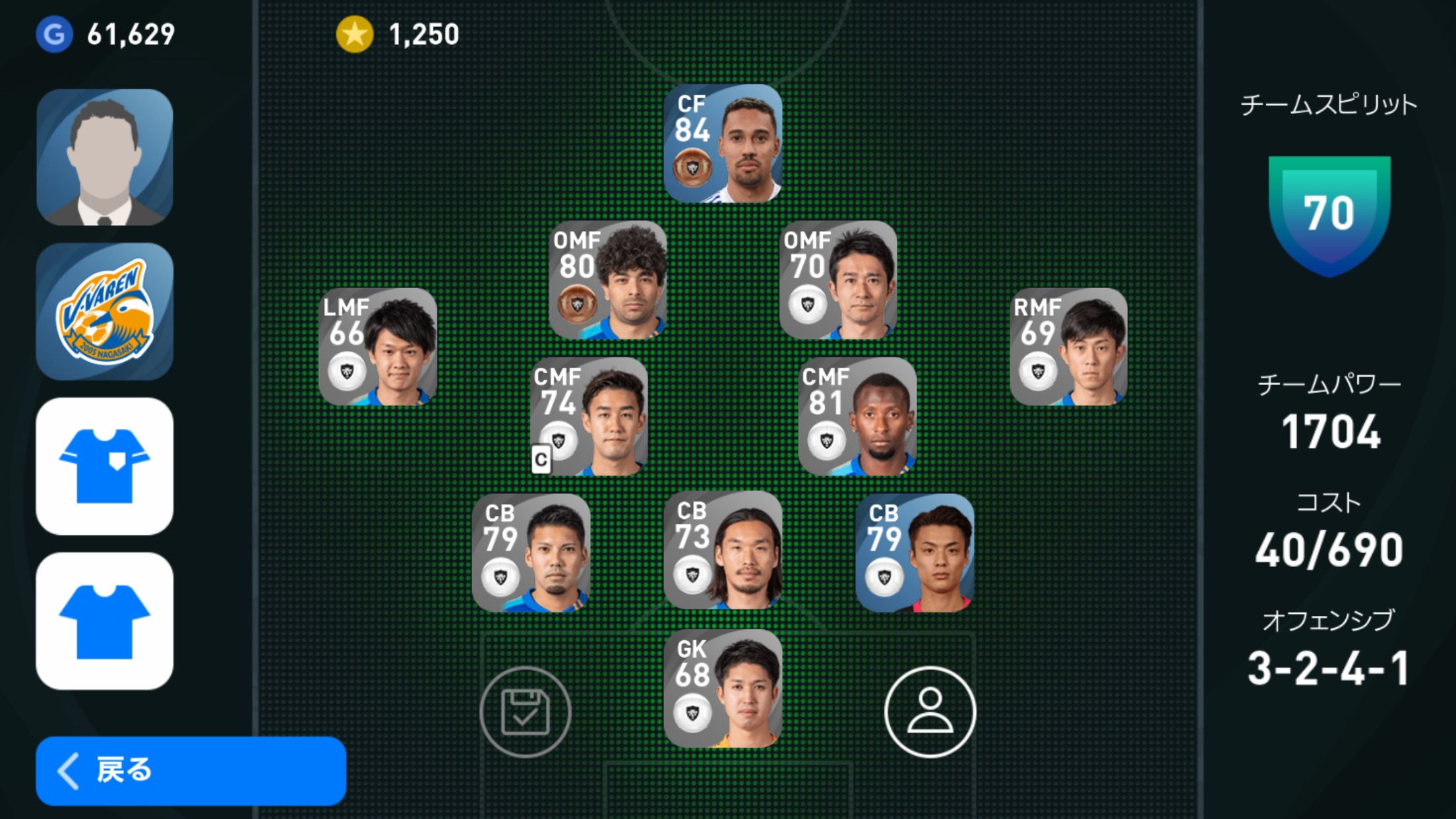Choose the OMF 80 player card
Image resolution: width=1456 pixels, height=819 pixels.
tap(608, 280)
